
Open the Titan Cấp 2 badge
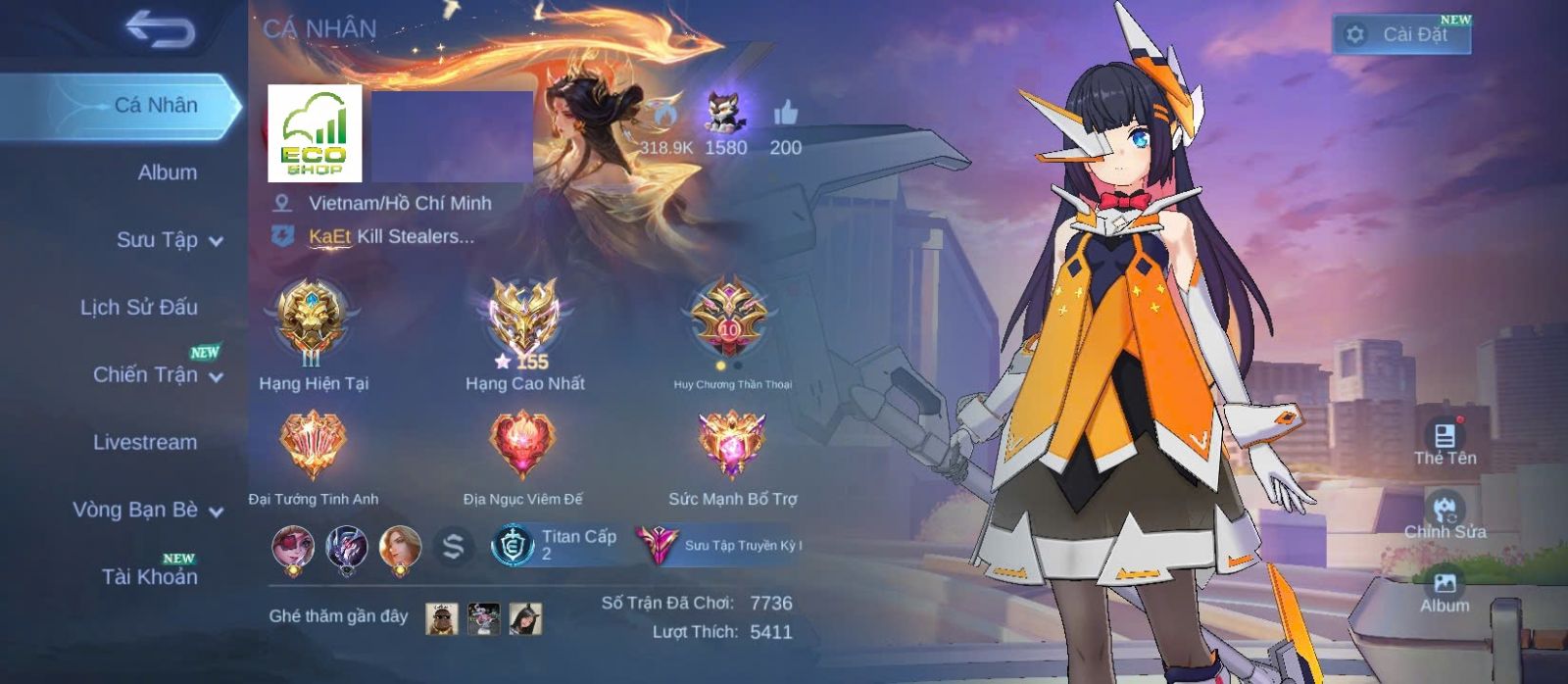pyautogui.click(x=557, y=545)
